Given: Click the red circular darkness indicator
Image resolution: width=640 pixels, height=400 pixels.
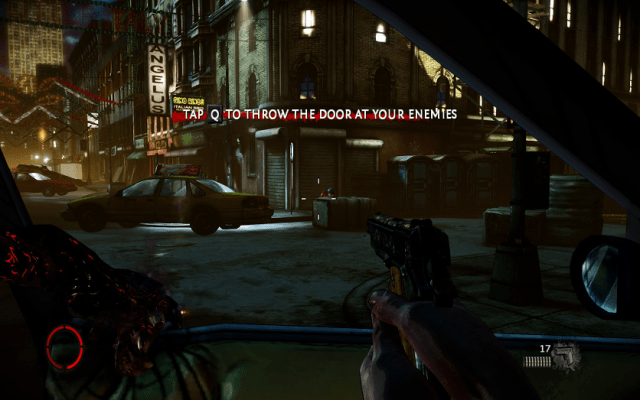Looking at the screenshot, I should tap(65, 347).
